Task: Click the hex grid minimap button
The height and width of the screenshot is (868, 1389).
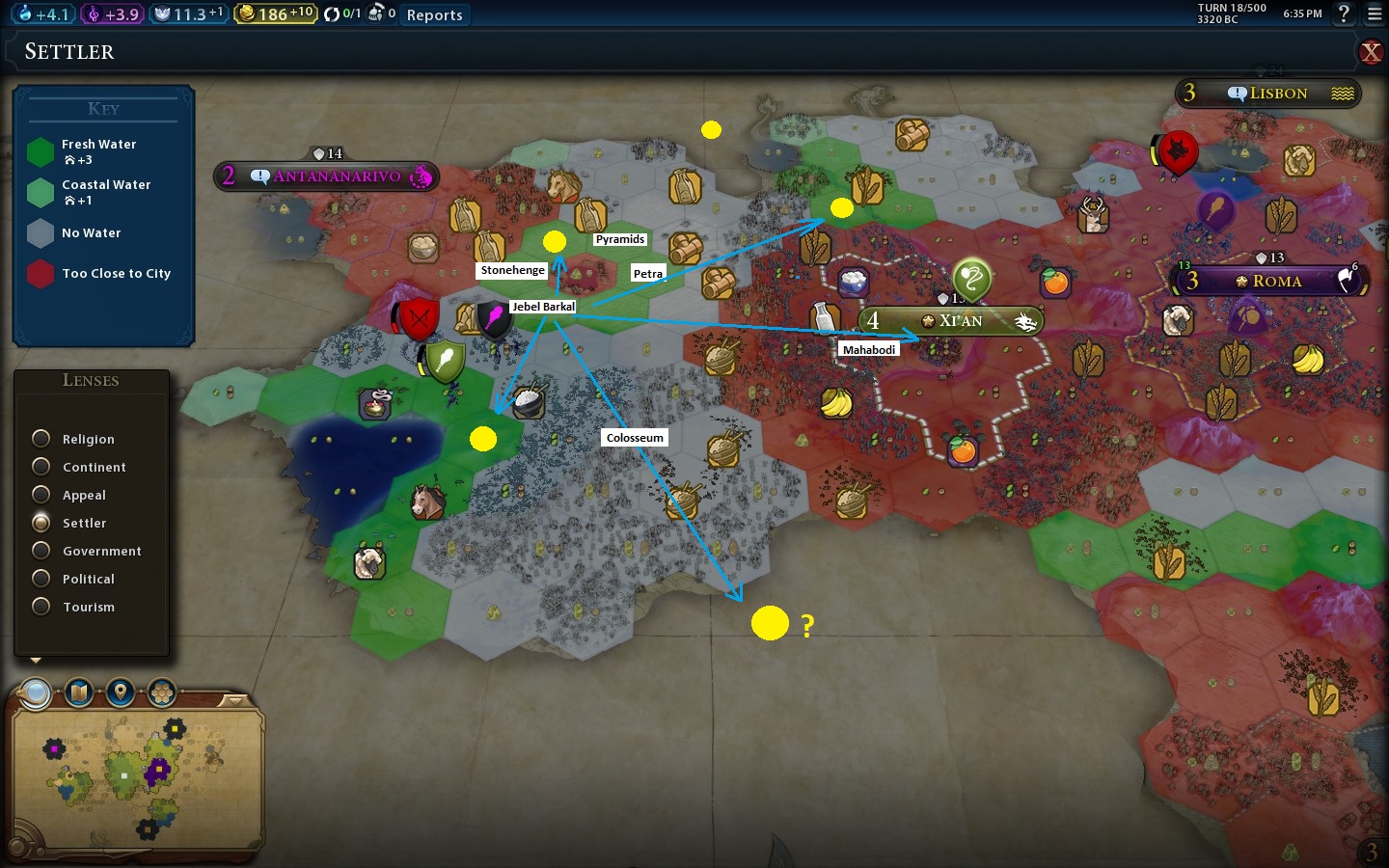Action: click(162, 692)
